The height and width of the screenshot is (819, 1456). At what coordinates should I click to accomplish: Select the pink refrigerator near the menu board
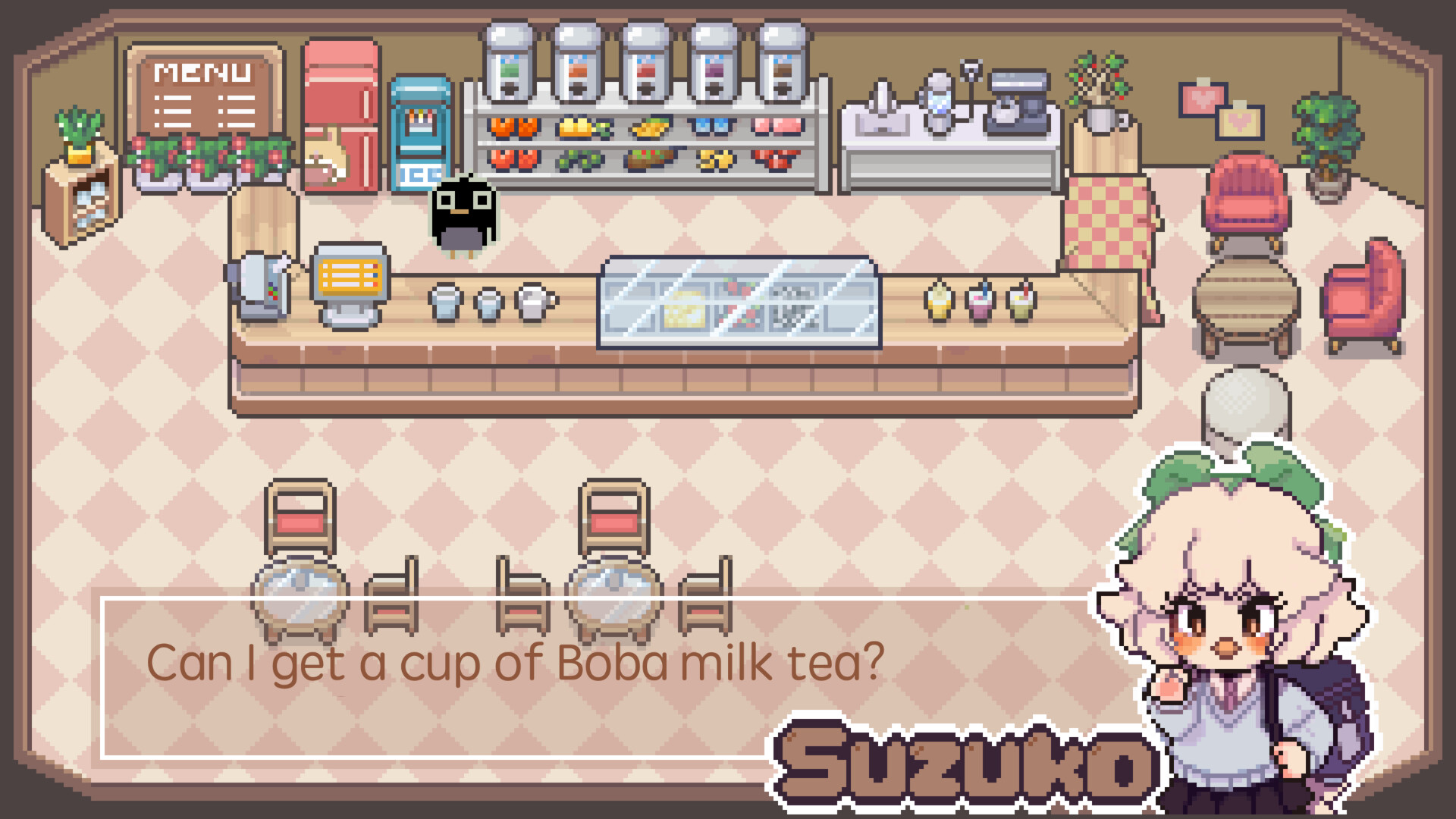click(341, 114)
